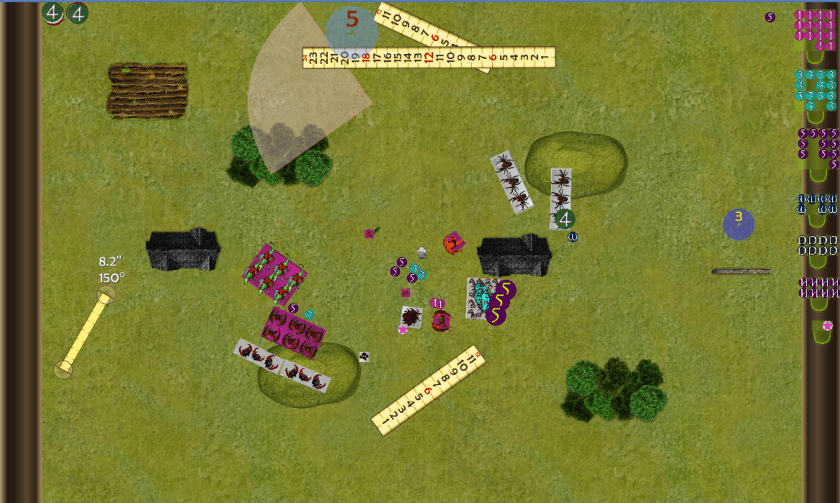Select the long 23-inch ruler
The width and height of the screenshot is (840, 503).
[428, 58]
